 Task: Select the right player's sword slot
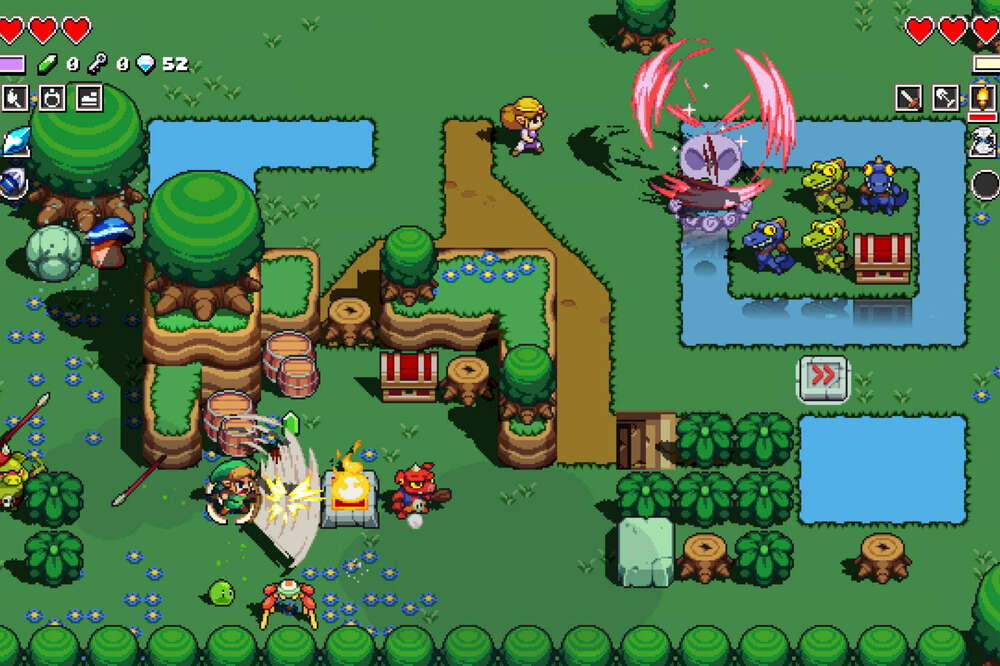(909, 98)
